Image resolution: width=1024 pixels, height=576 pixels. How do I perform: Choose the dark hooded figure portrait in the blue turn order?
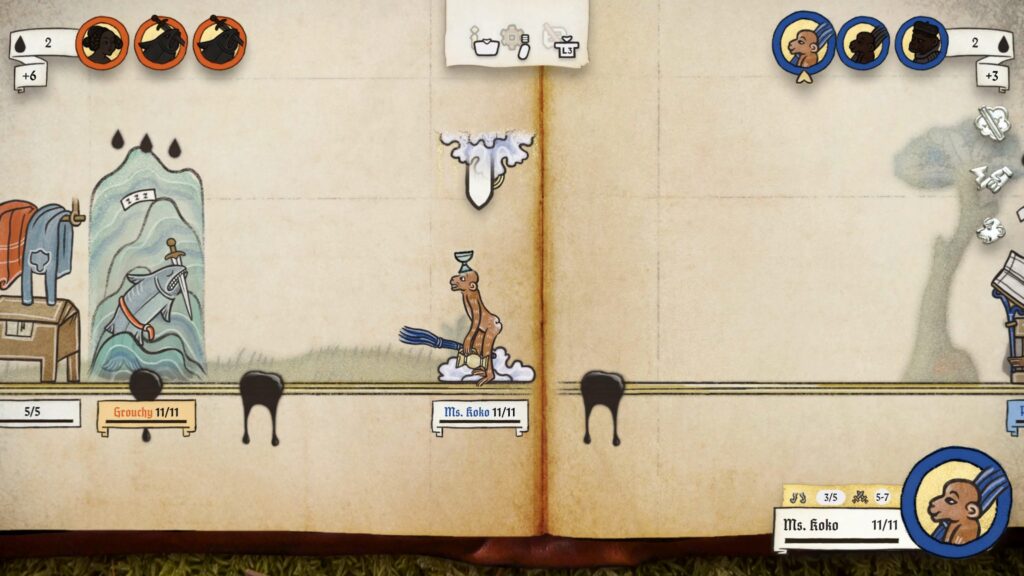(x=921, y=43)
